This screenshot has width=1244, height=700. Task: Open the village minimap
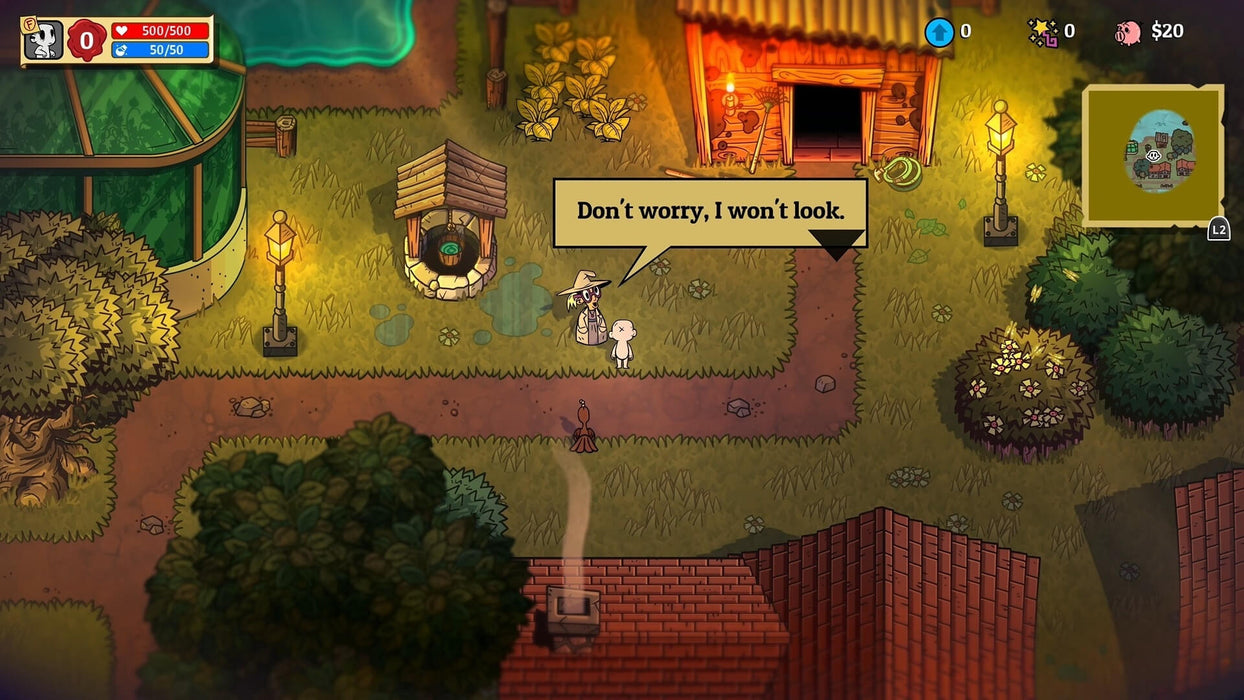point(1153,155)
